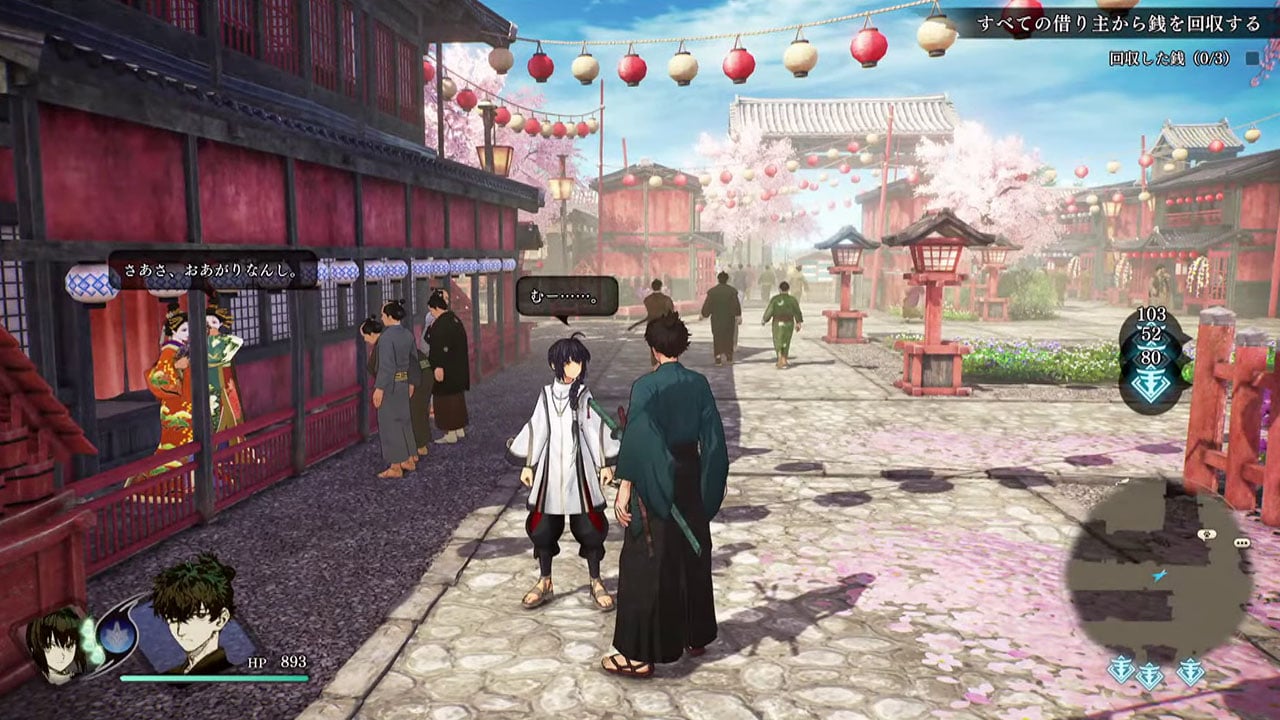Select the leftmost emblem icon below the minimap

[1121, 670]
